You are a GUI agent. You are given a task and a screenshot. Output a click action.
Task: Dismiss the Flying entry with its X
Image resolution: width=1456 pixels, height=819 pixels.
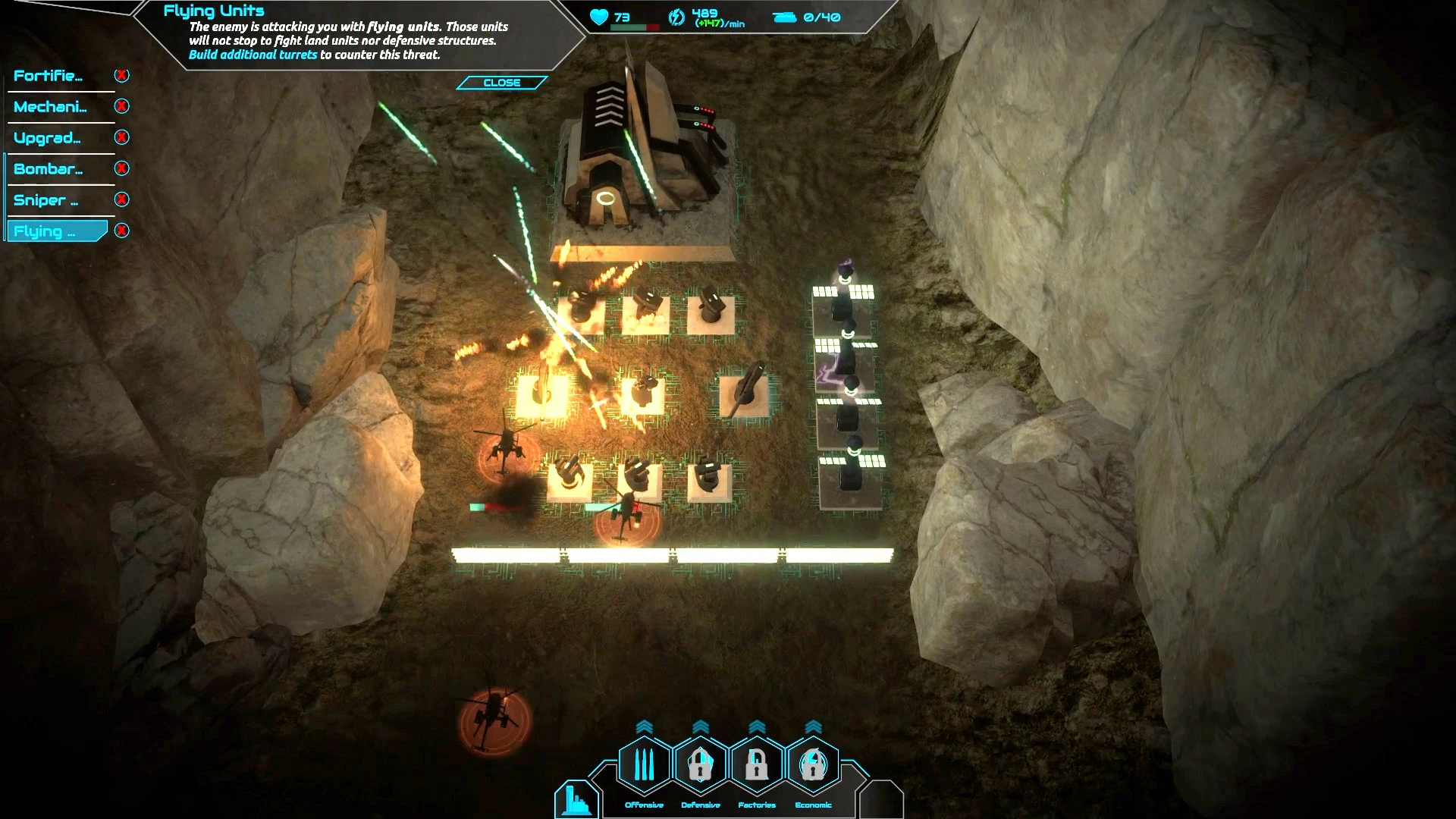[x=121, y=231]
